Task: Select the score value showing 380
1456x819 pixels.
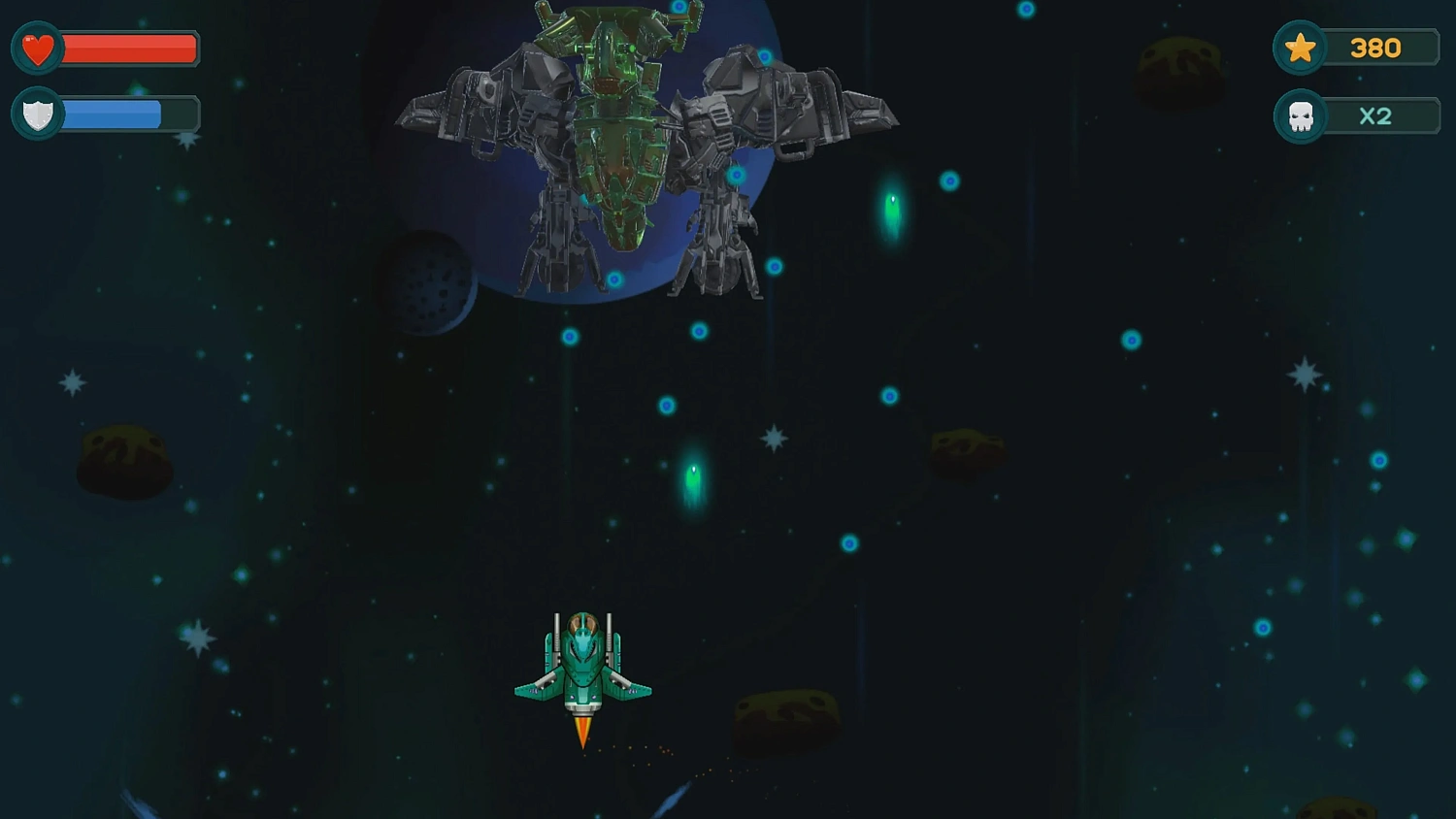Action: pyautogui.click(x=1378, y=47)
